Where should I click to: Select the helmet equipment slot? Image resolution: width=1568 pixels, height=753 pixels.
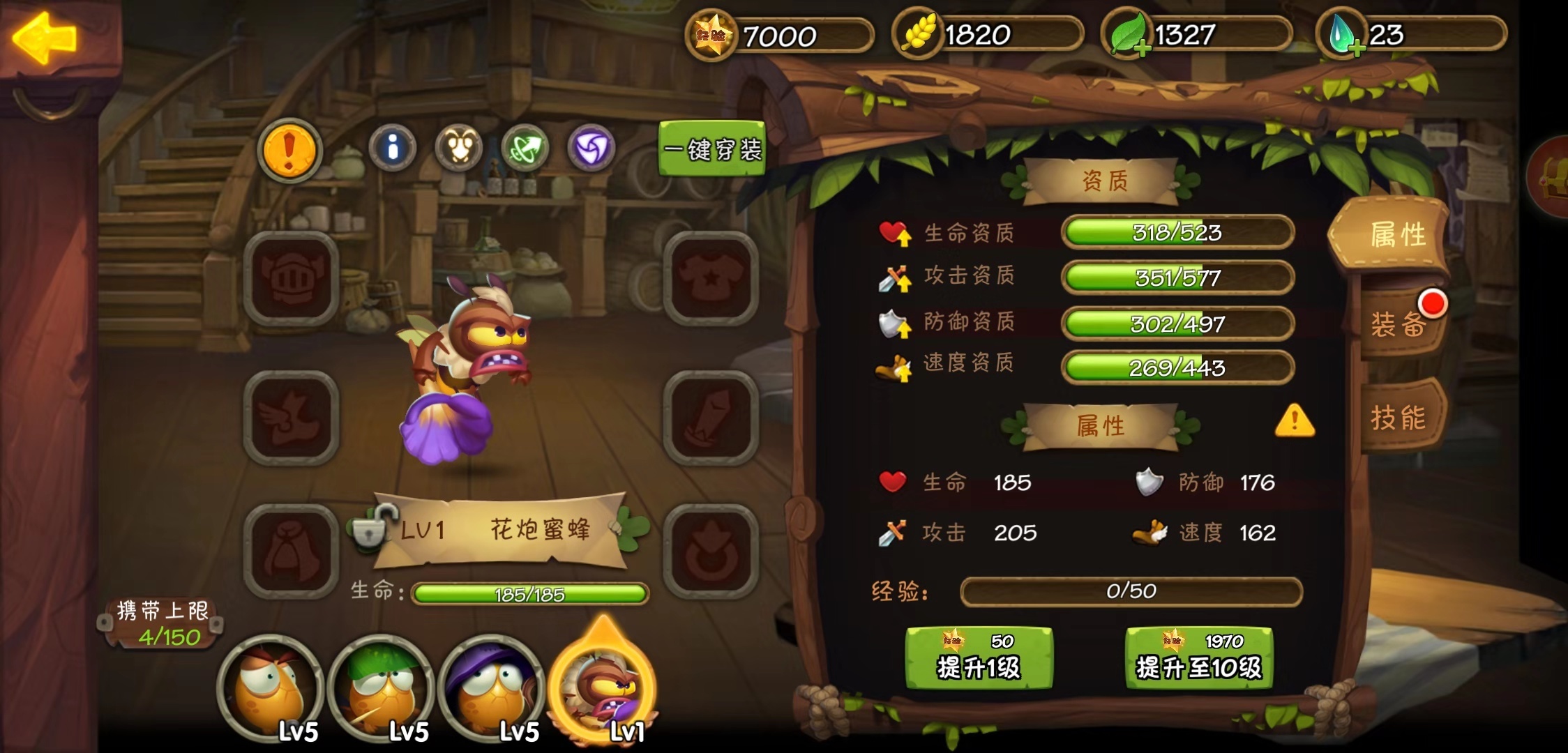(x=291, y=278)
